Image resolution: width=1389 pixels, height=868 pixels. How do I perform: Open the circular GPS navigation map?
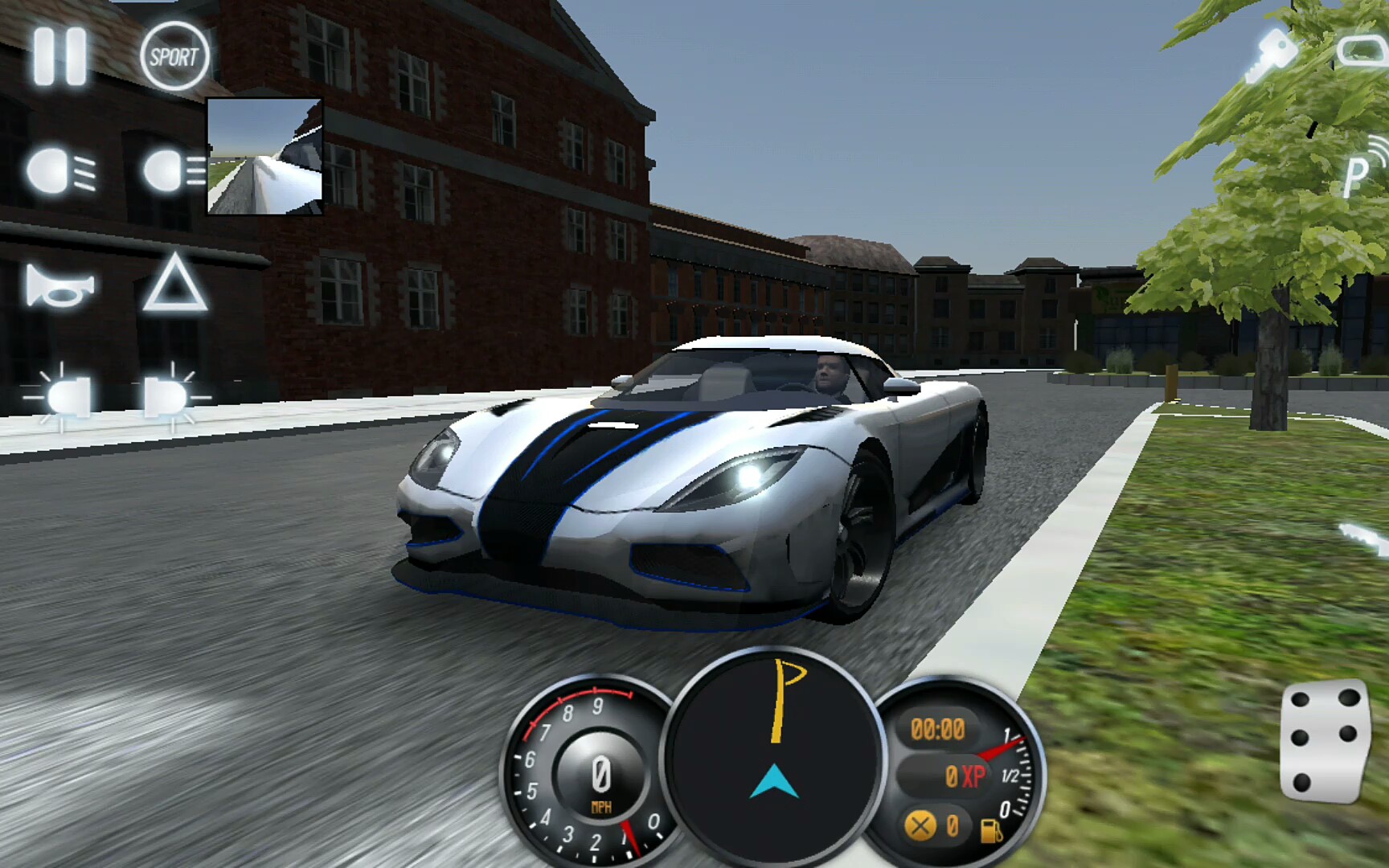[773, 754]
